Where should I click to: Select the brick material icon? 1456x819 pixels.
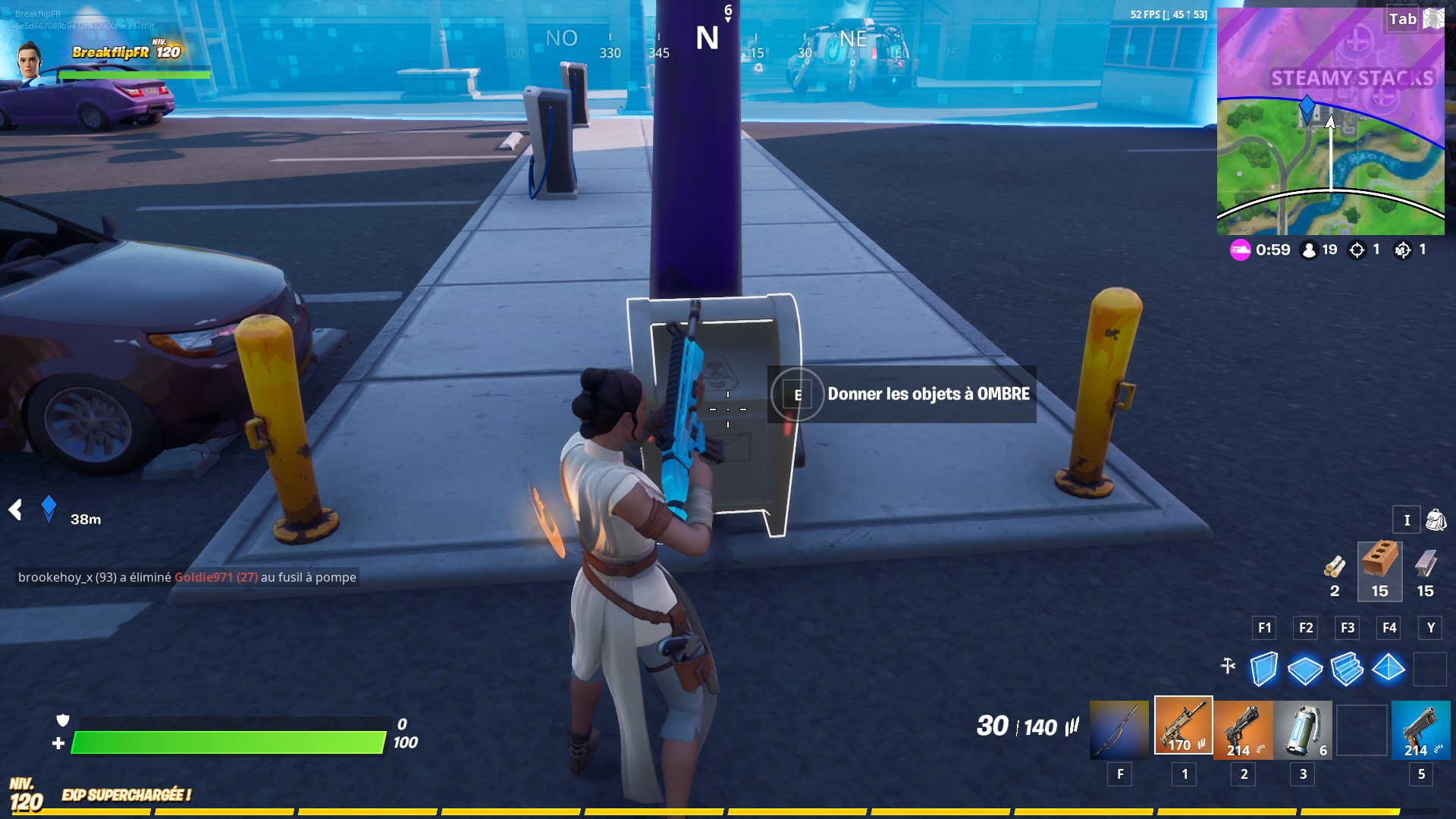pos(1379,565)
